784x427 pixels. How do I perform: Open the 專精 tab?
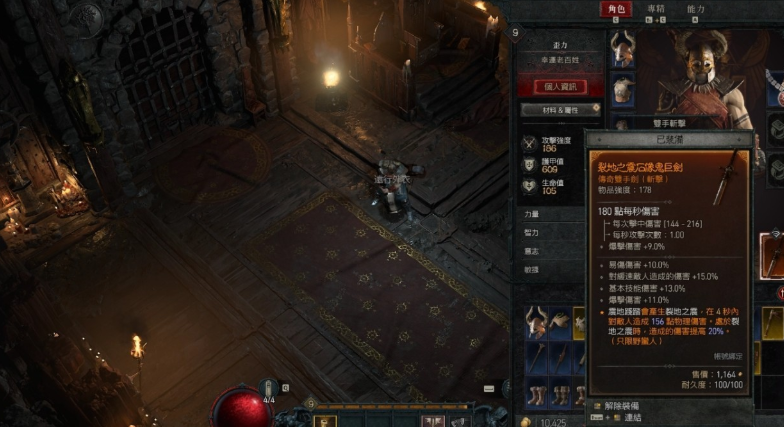pyautogui.click(x=656, y=10)
